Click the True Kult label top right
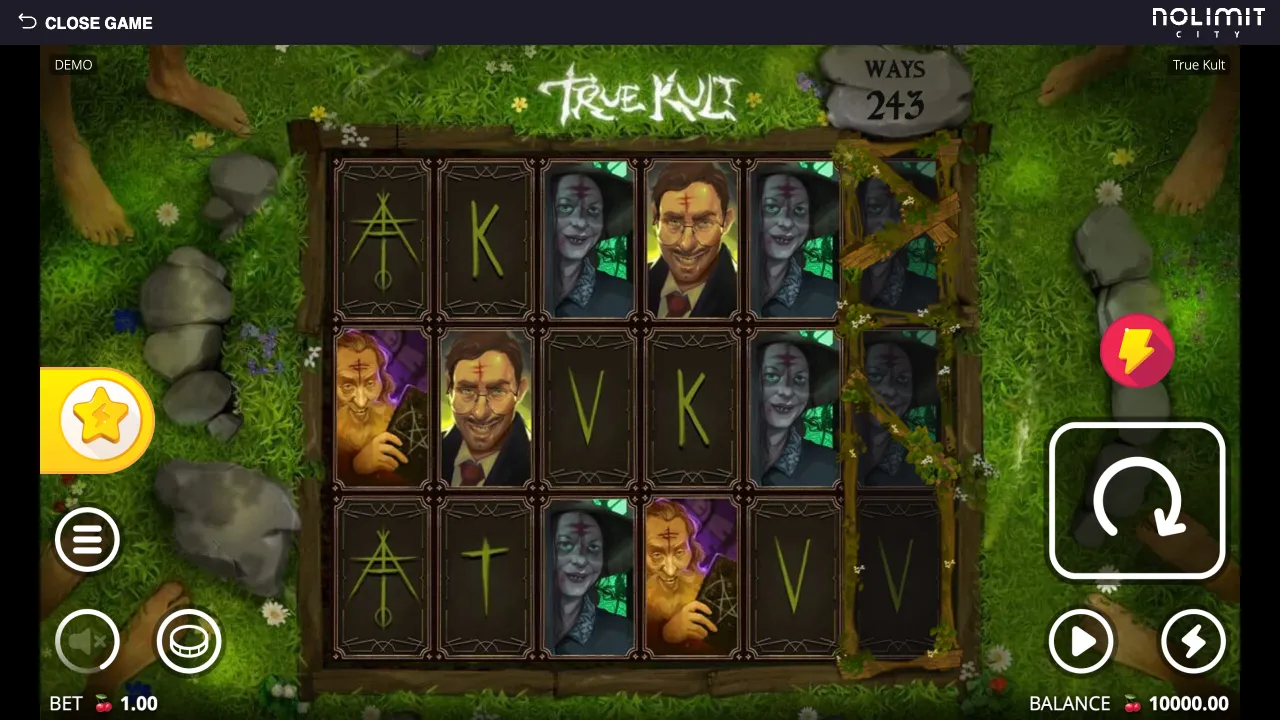1280x720 pixels. pyautogui.click(x=1198, y=64)
